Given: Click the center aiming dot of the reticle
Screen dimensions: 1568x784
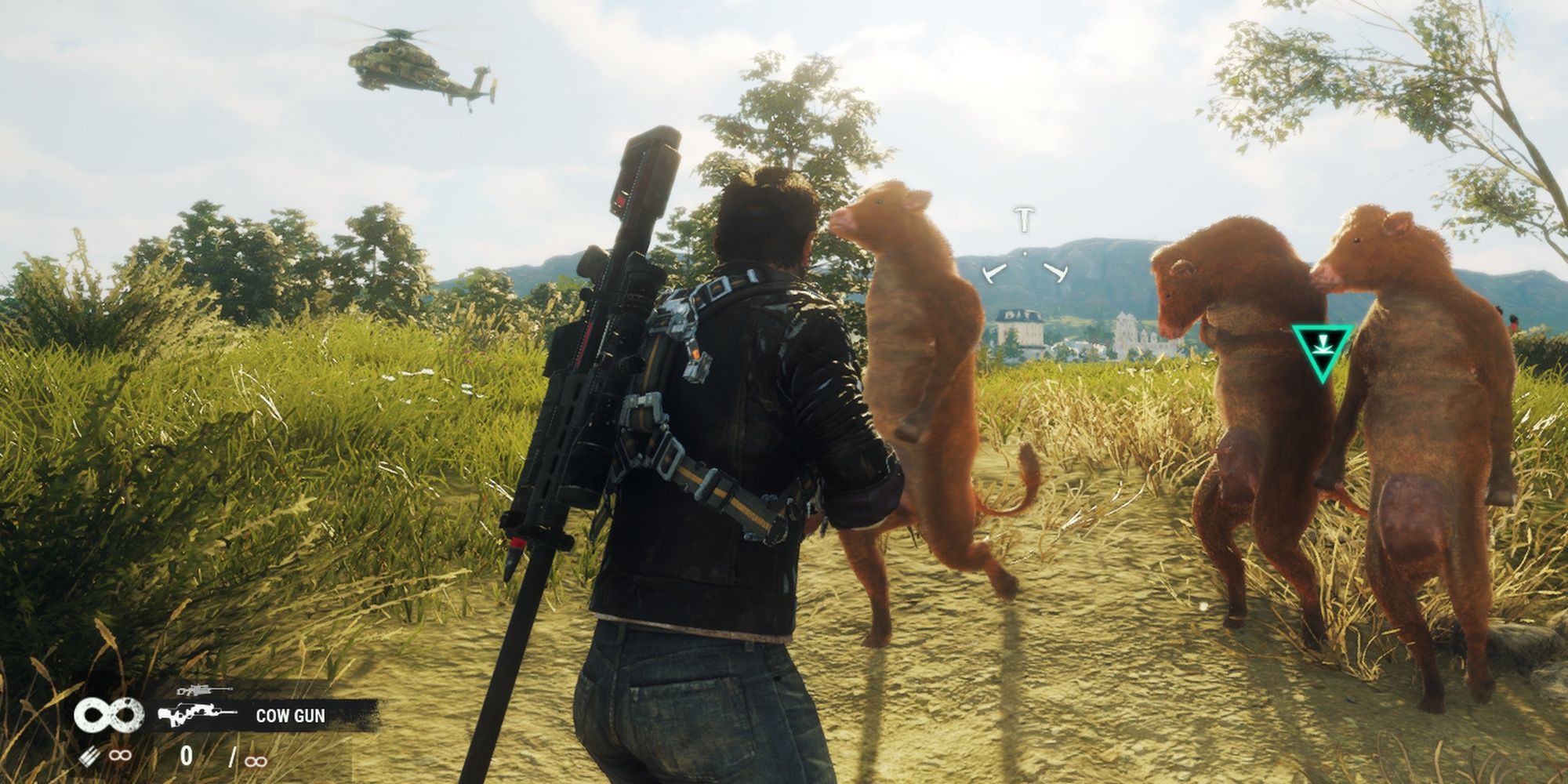Looking at the screenshot, I should point(1025,252).
